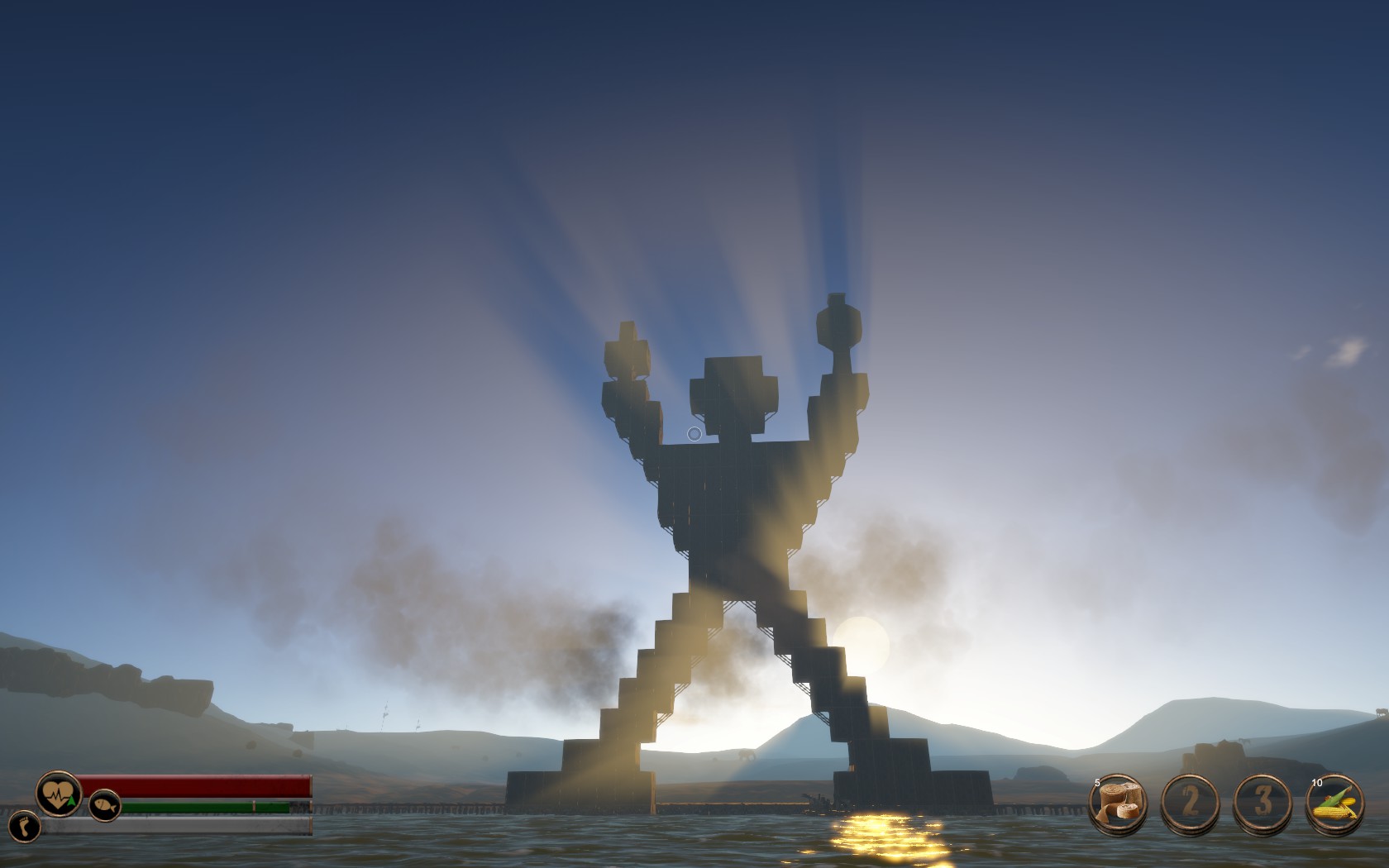Image resolution: width=1389 pixels, height=868 pixels.
Task: Click the green arrow indicator on the health icon
Action: pos(71,799)
